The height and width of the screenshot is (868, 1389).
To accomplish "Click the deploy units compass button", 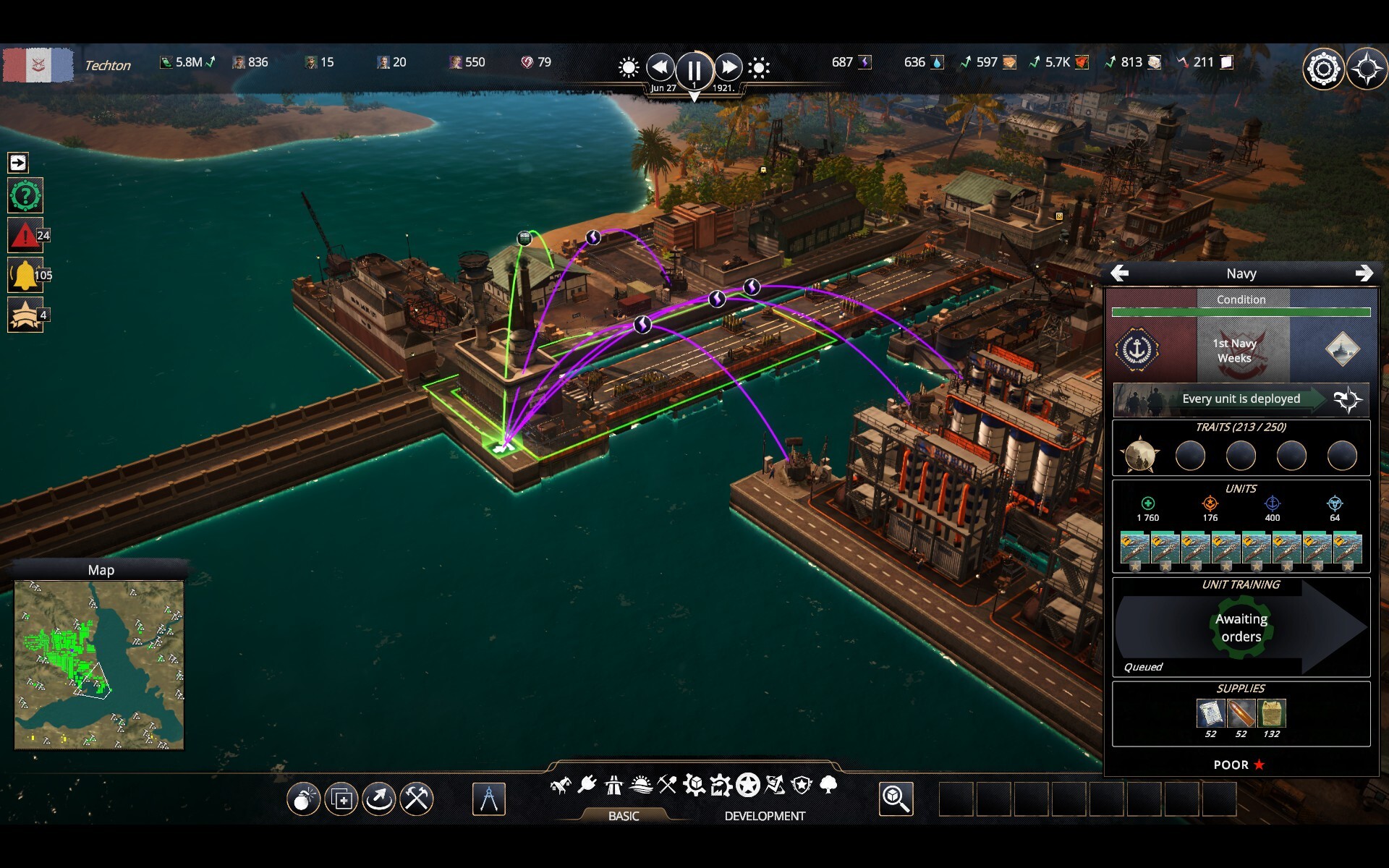I will (1348, 399).
